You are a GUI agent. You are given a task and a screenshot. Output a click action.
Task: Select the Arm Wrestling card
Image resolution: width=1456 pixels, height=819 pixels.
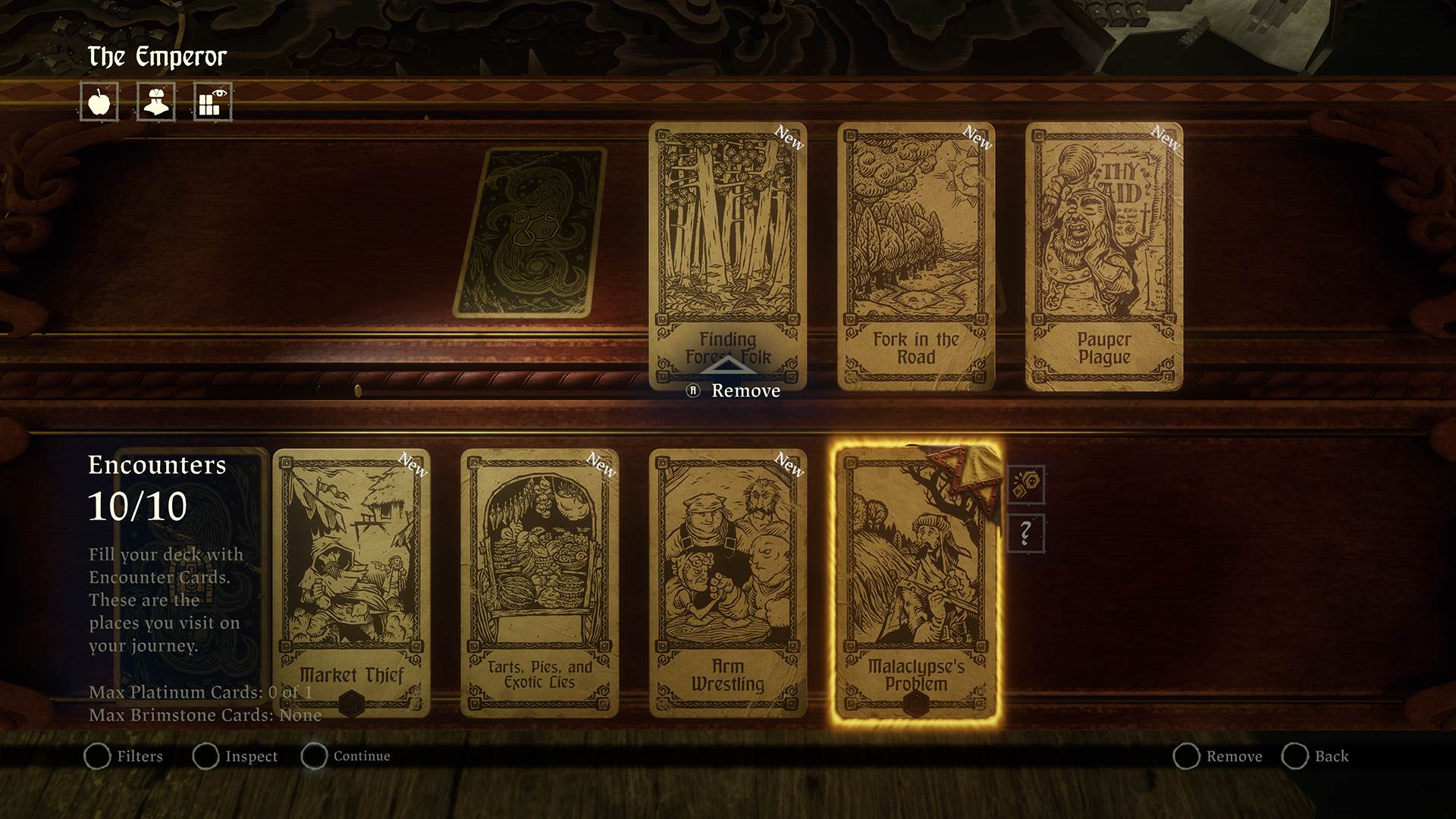pos(726,580)
